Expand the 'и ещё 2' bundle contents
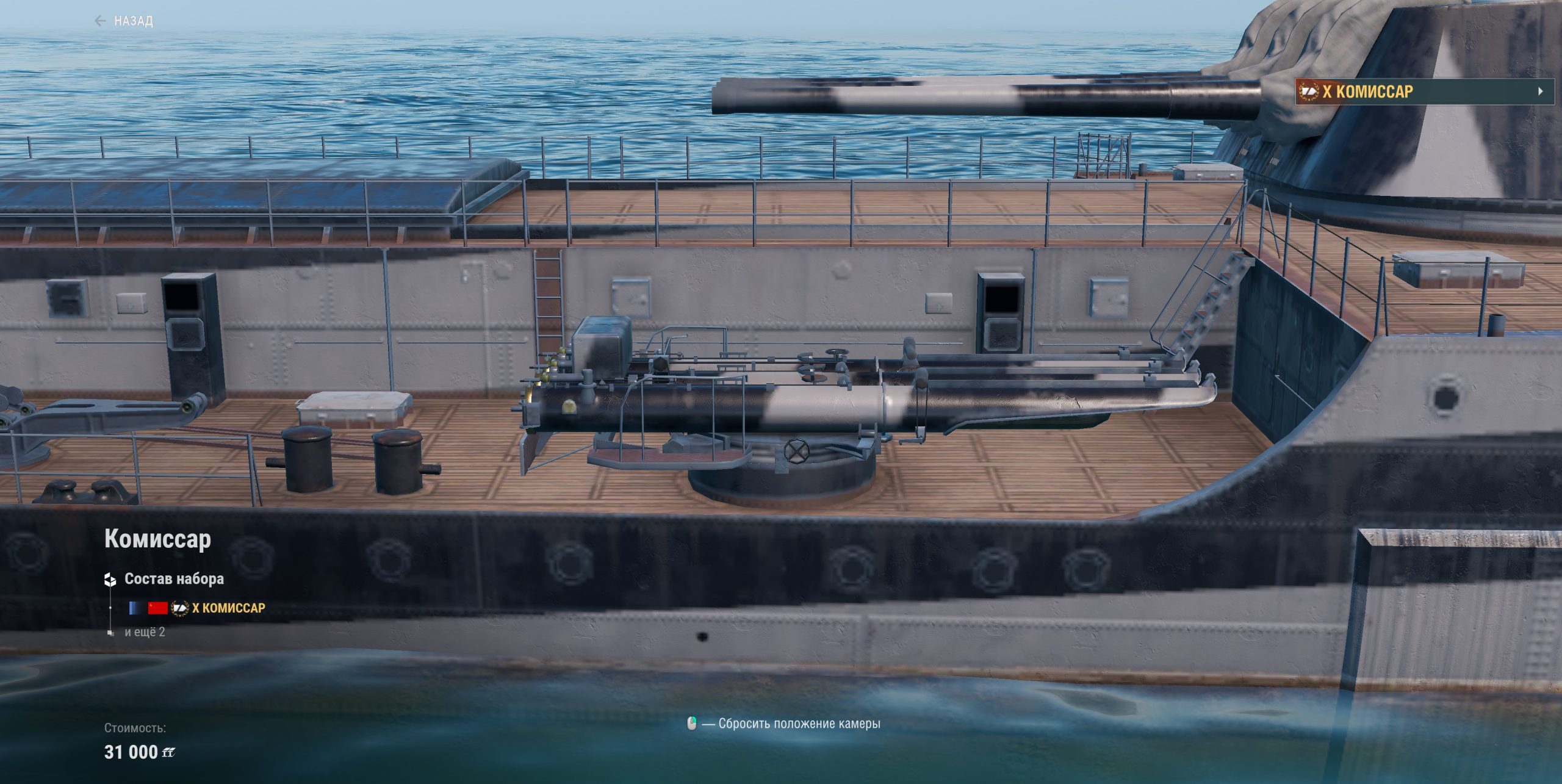The width and height of the screenshot is (1562, 784). (x=145, y=632)
